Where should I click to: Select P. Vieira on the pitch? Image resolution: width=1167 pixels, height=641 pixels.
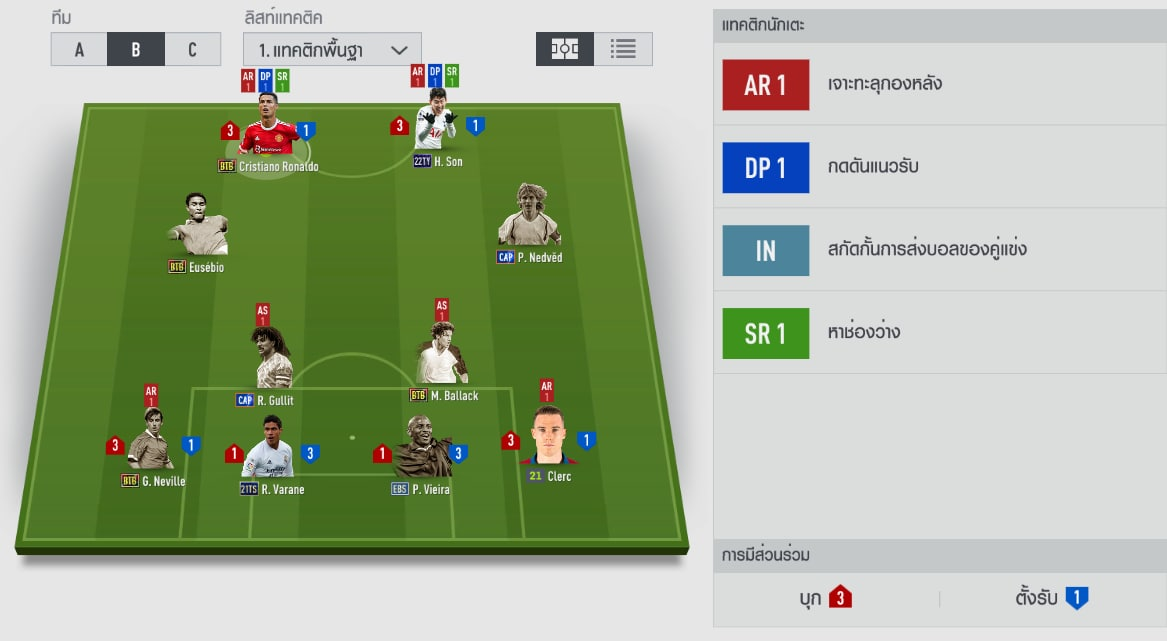pos(421,450)
